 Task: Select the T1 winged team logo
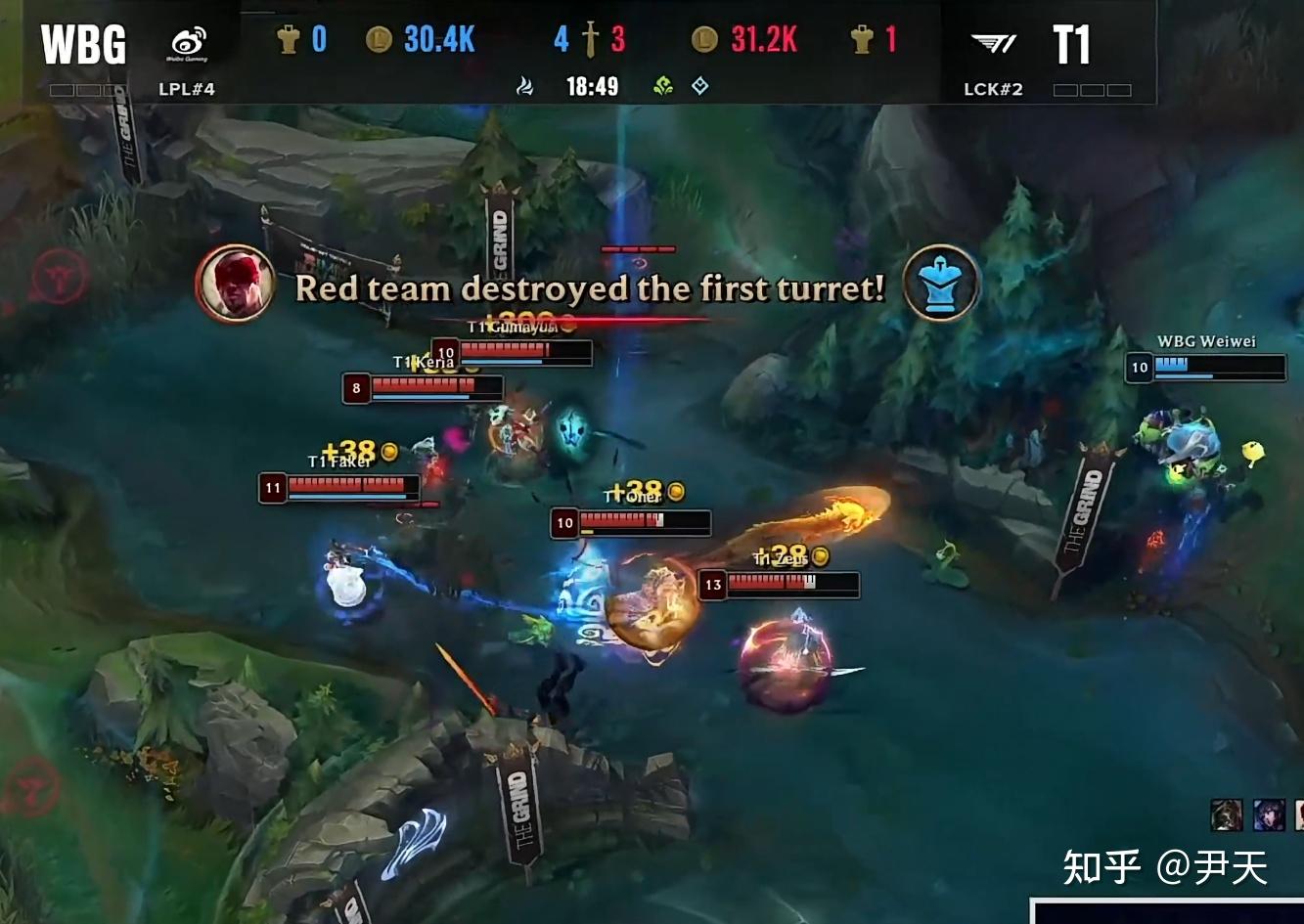tap(993, 43)
